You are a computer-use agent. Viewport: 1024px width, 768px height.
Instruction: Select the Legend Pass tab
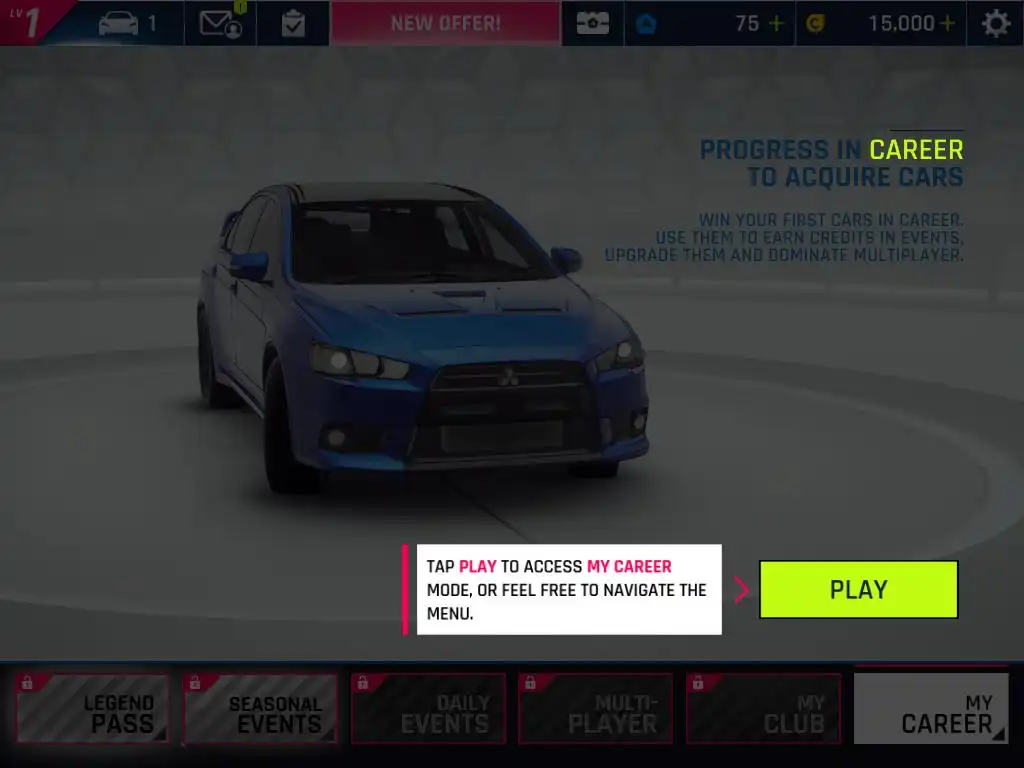(92, 709)
